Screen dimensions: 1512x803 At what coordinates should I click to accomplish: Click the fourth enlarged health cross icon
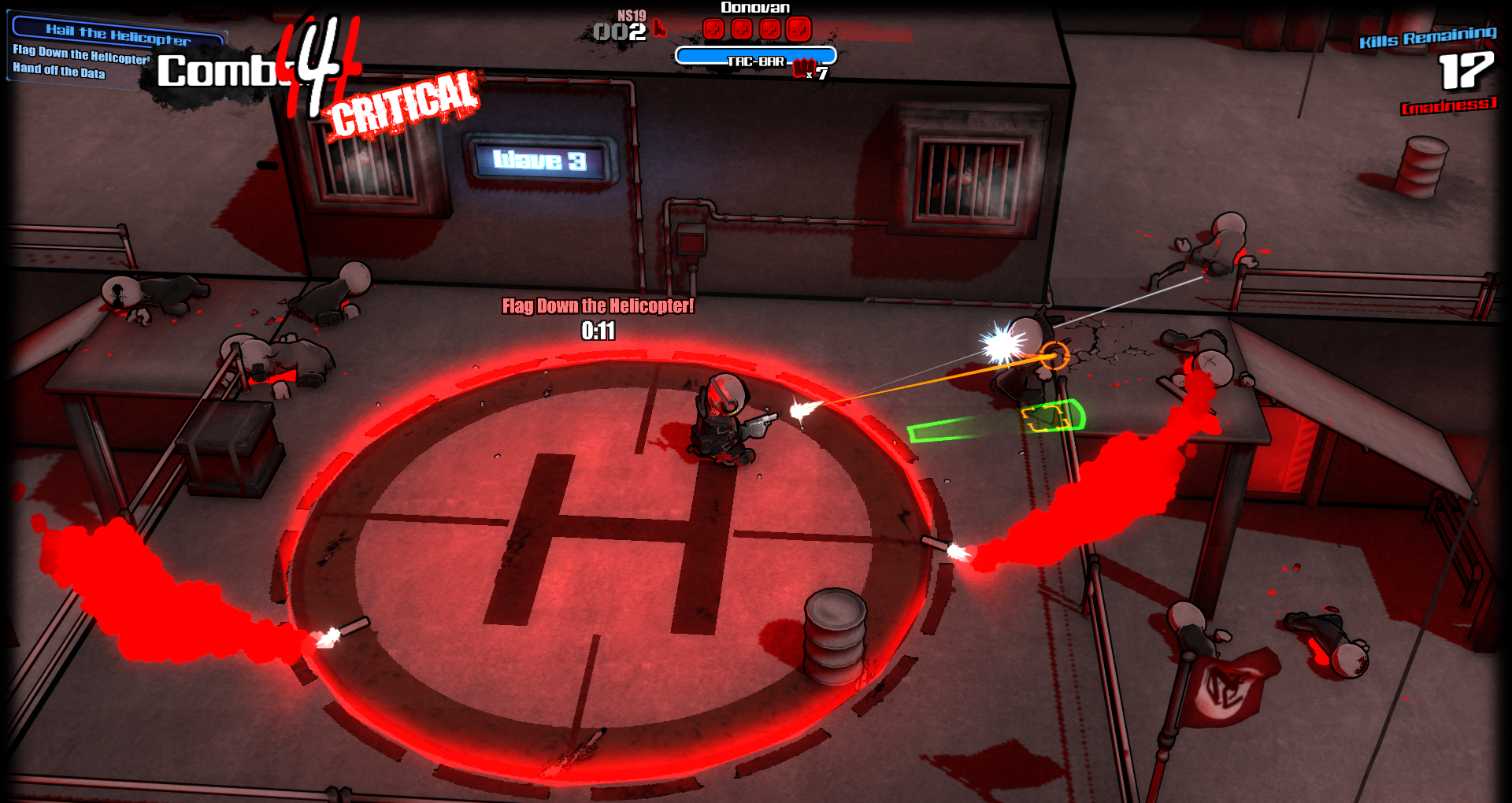coord(799,28)
